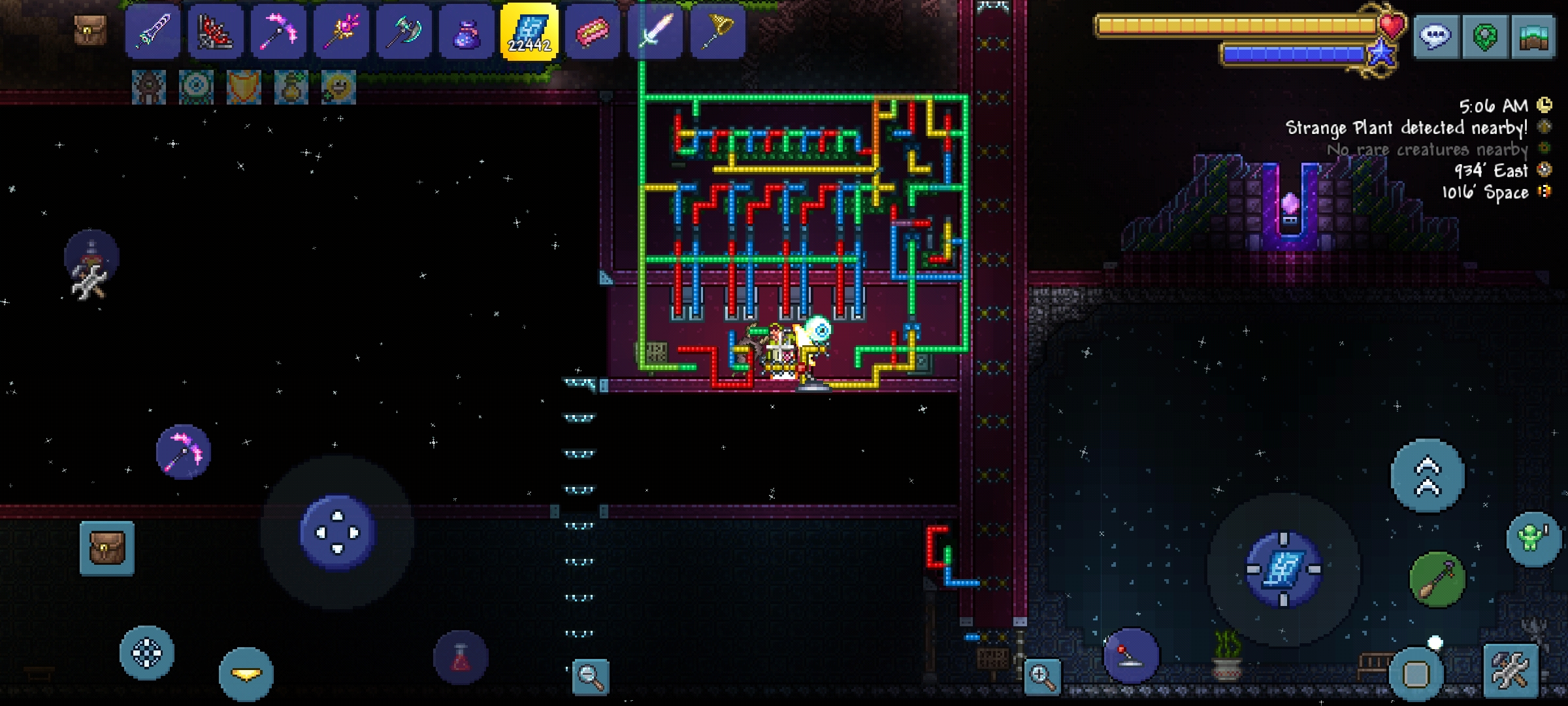The width and height of the screenshot is (1568, 706).
Task: Open the housing landscape button
Action: click(1533, 37)
